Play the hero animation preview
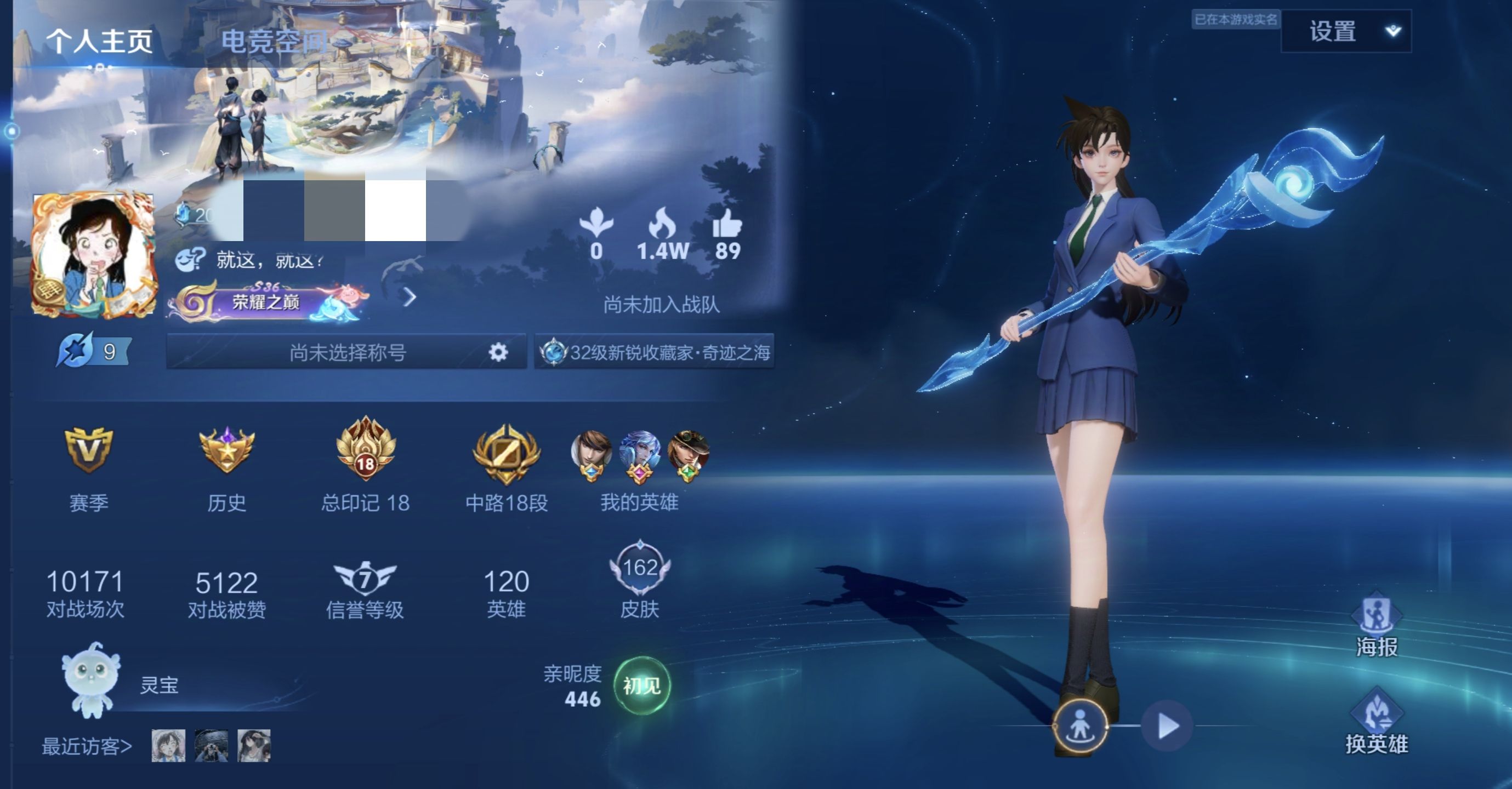Screen dimensions: 1512x789 (x=1168, y=726)
